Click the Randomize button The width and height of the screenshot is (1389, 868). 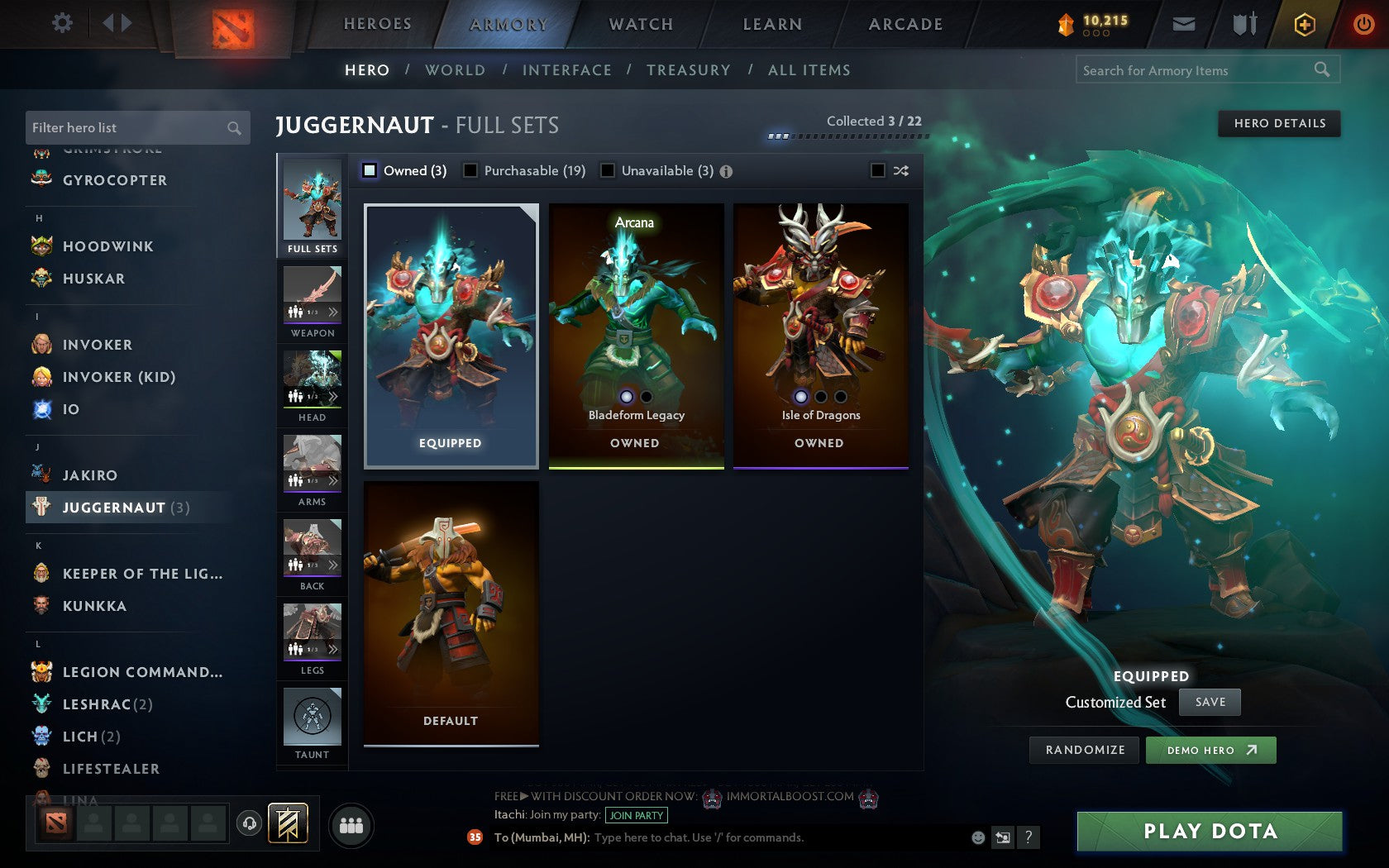pyautogui.click(x=1084, y=750)
